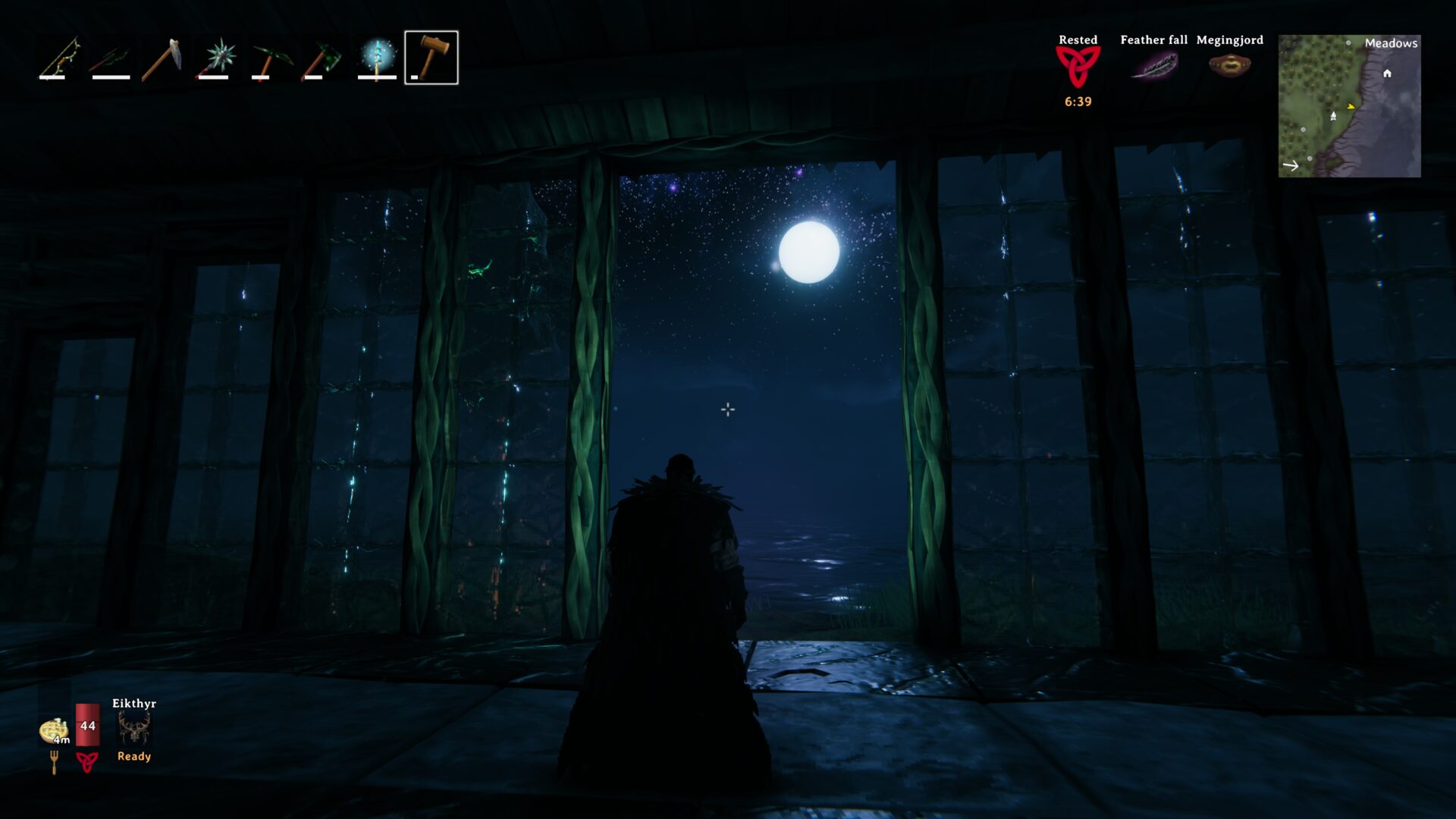The width and height of the screenshot is (1456, 819).
Task: Select the hoe hotbar slot
Action: coord(162,58)
